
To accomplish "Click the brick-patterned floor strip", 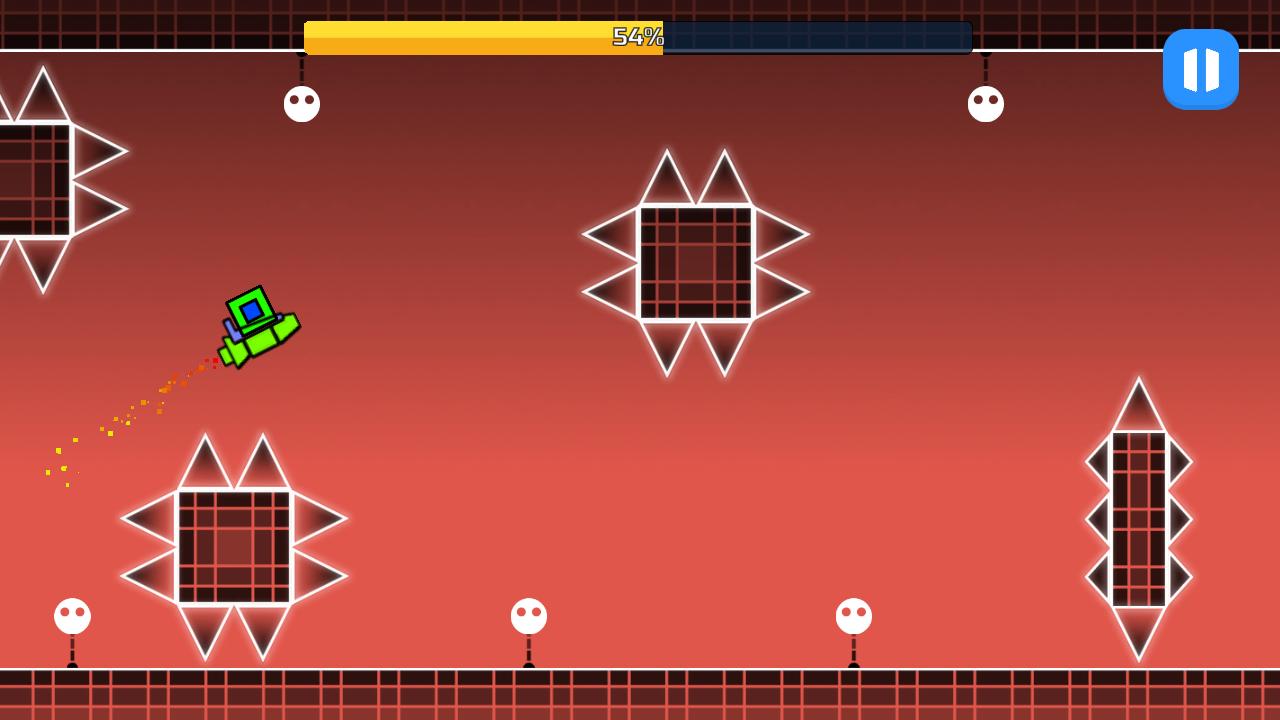I will (x=640, y=695).
